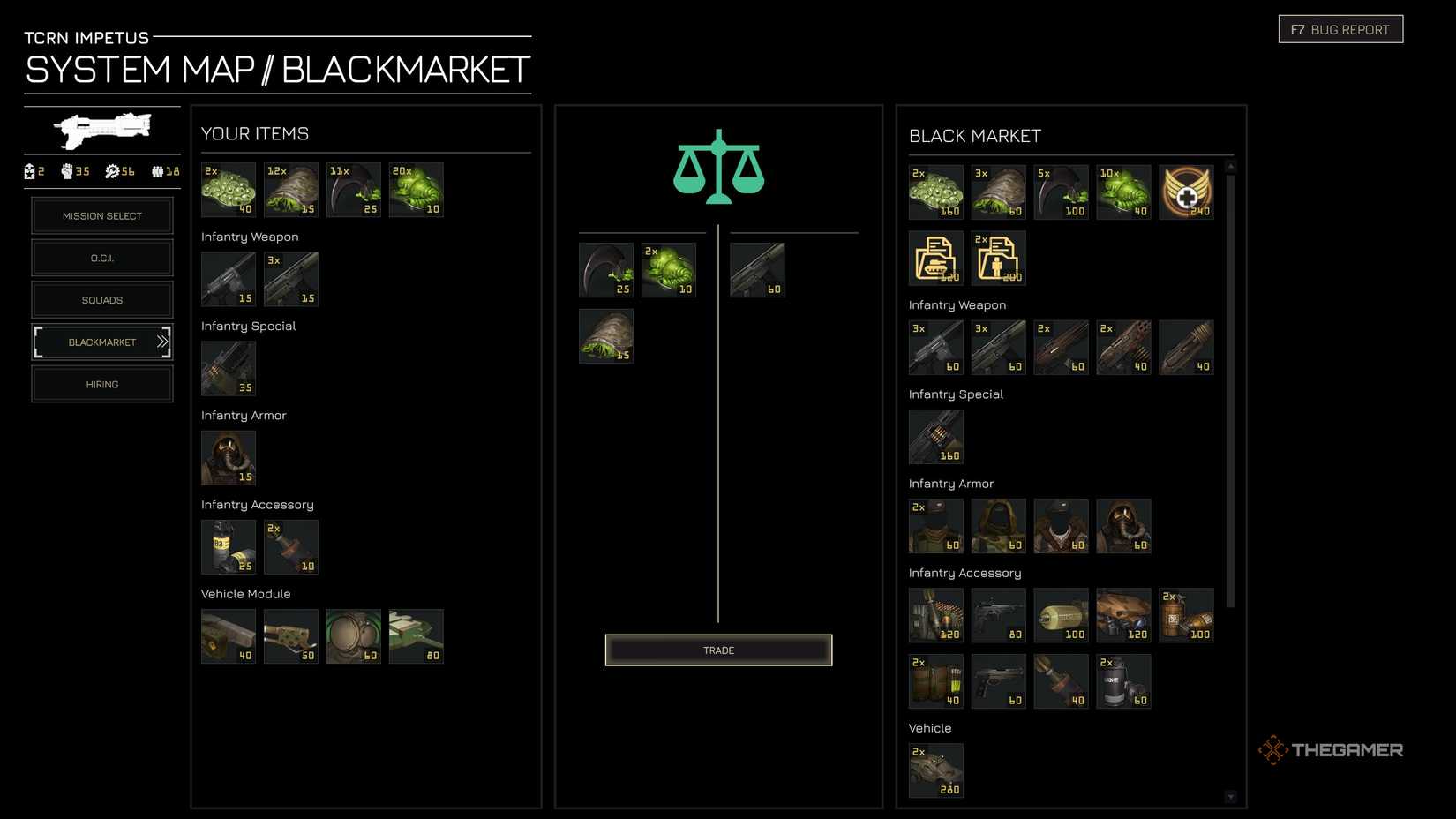Image resolution: width=1456 pixels, height=819 pixels.
Task: Click the personnel count icon showing 18
Action: click(157, 172)
